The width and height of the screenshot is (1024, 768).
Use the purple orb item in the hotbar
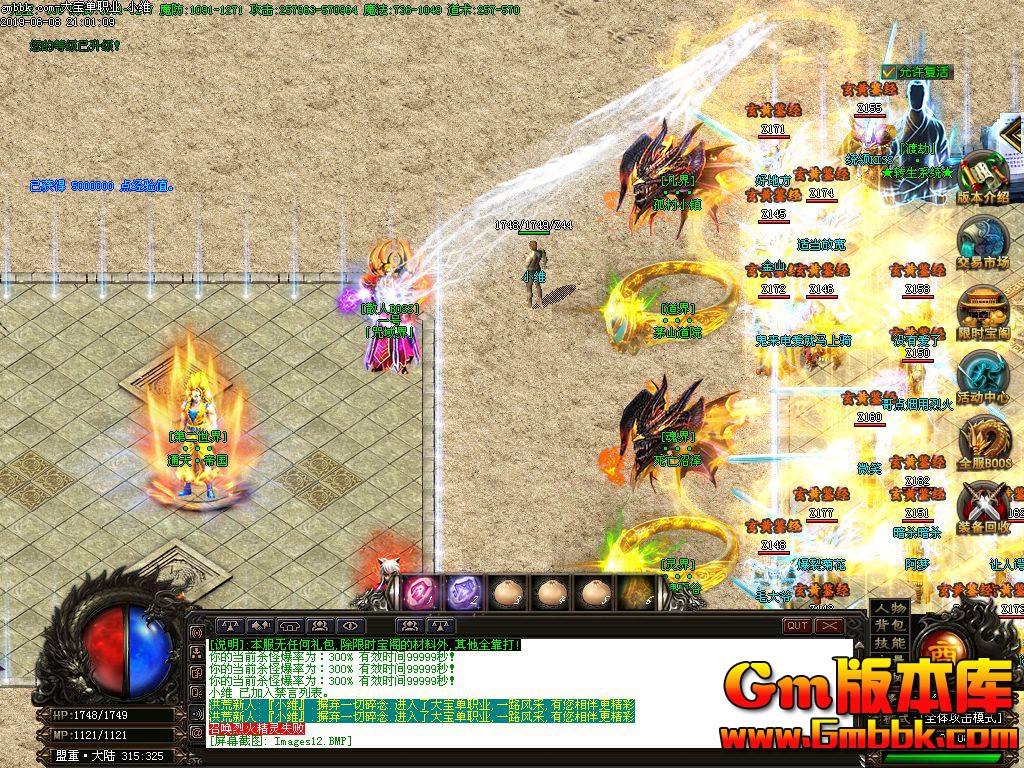click(x=462, y=592)
